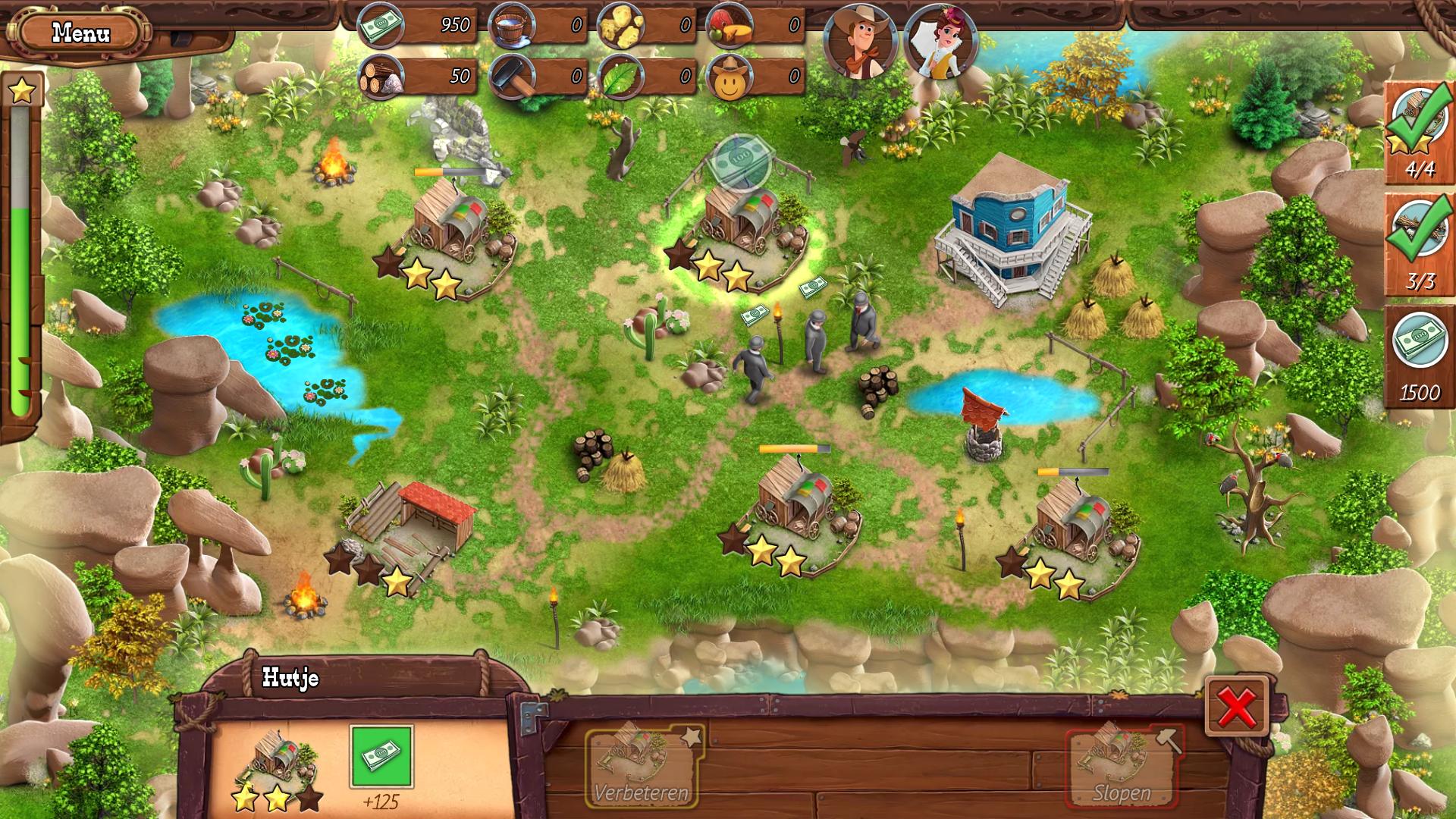Open the Menu button

(x=80, y=33)
